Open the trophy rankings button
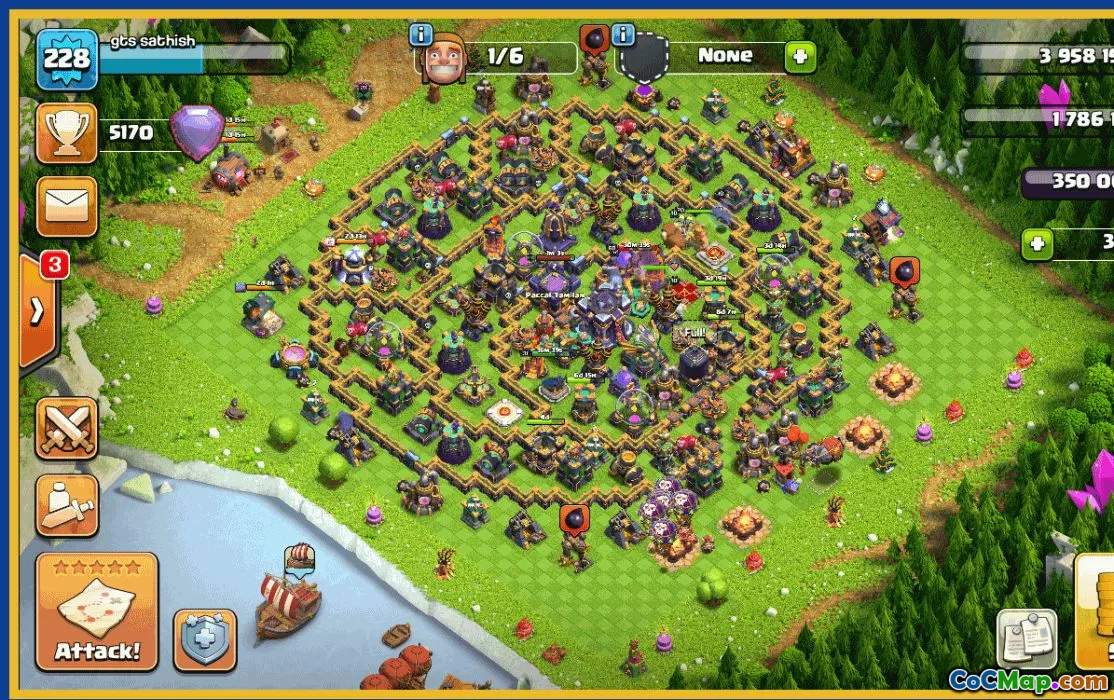1114x700 pixels. (x=67, y=133)
